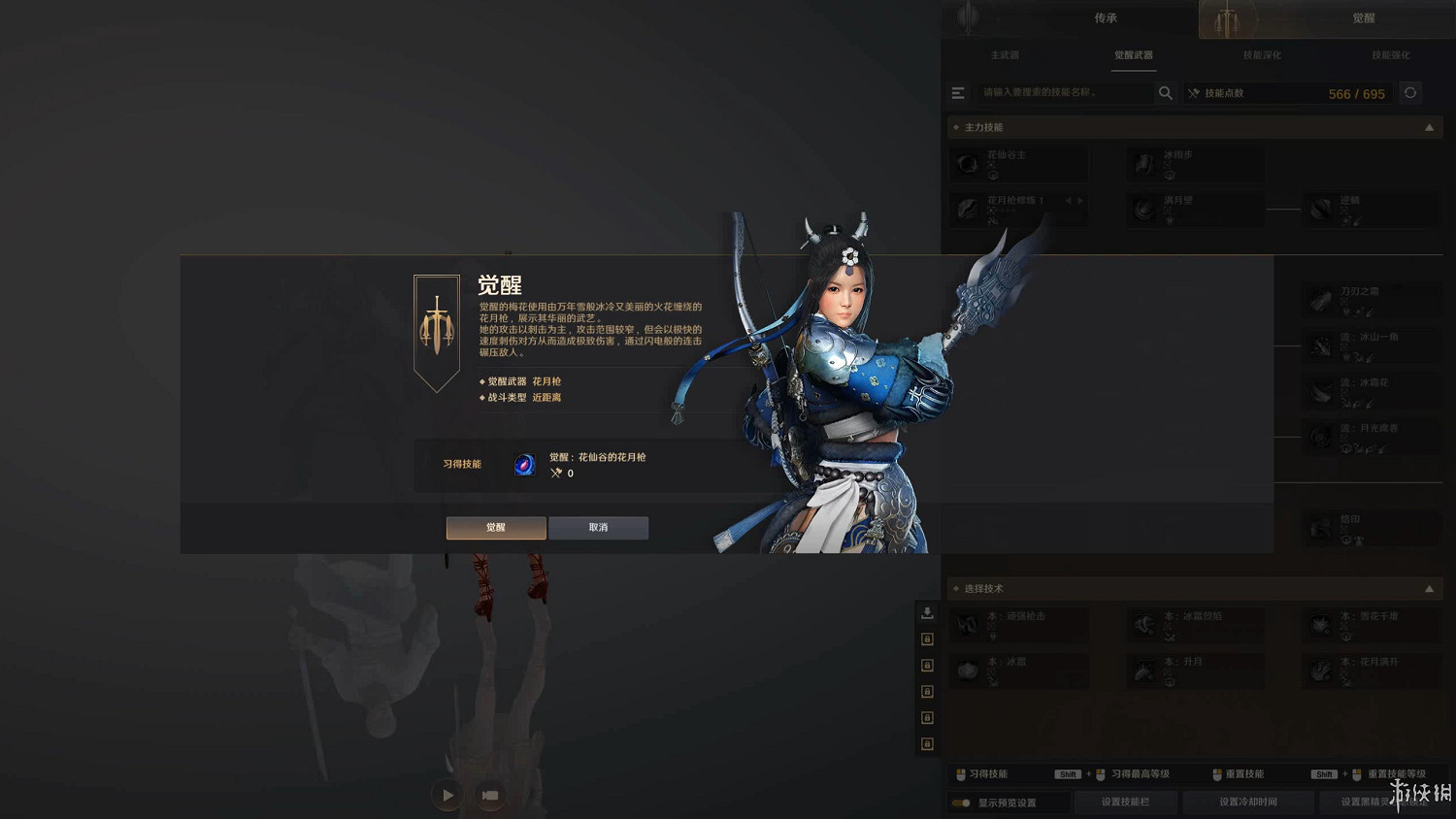Switch to the 传承 tab
Viewport: 1456px width, 819px height.
point(1106,17)
